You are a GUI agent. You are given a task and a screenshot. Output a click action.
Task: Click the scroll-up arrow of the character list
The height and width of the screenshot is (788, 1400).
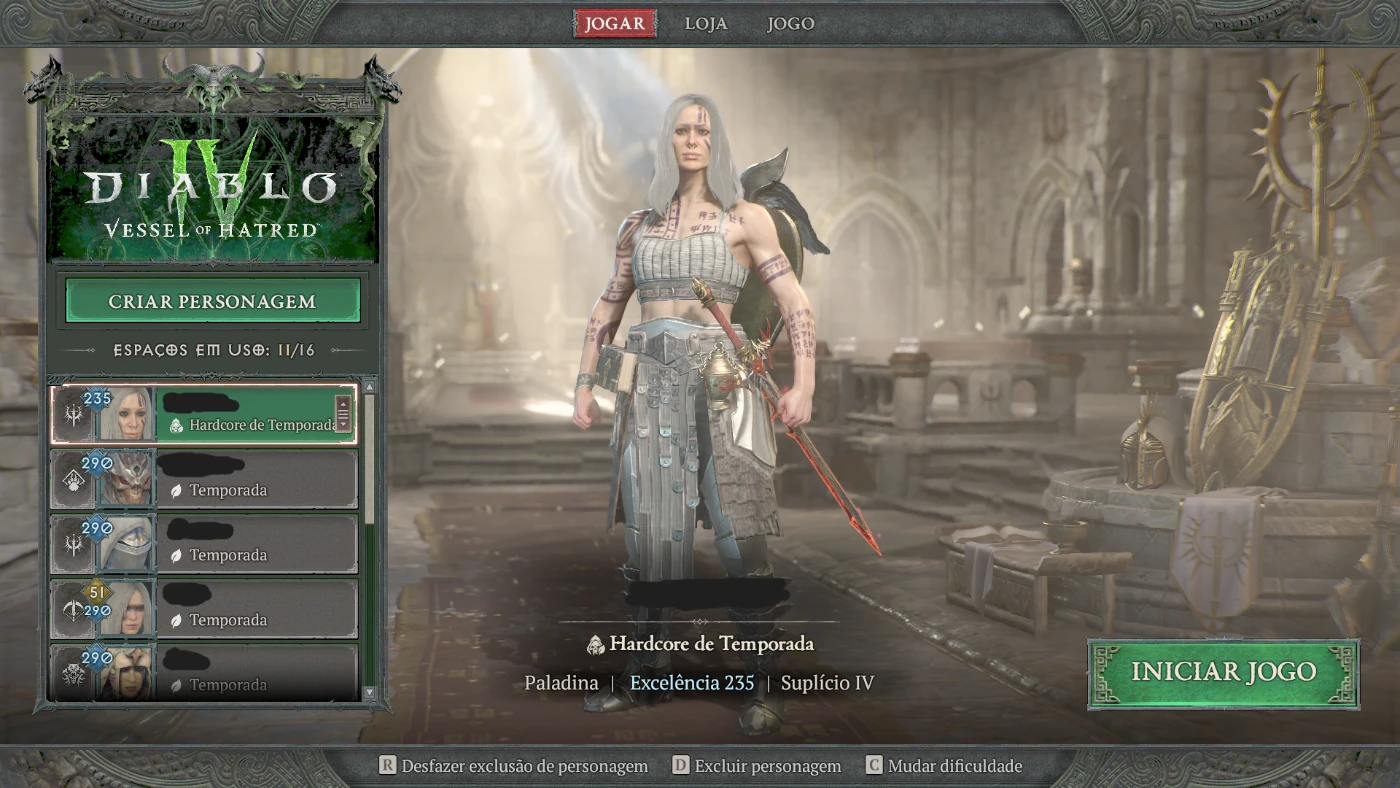pos(369,386)
